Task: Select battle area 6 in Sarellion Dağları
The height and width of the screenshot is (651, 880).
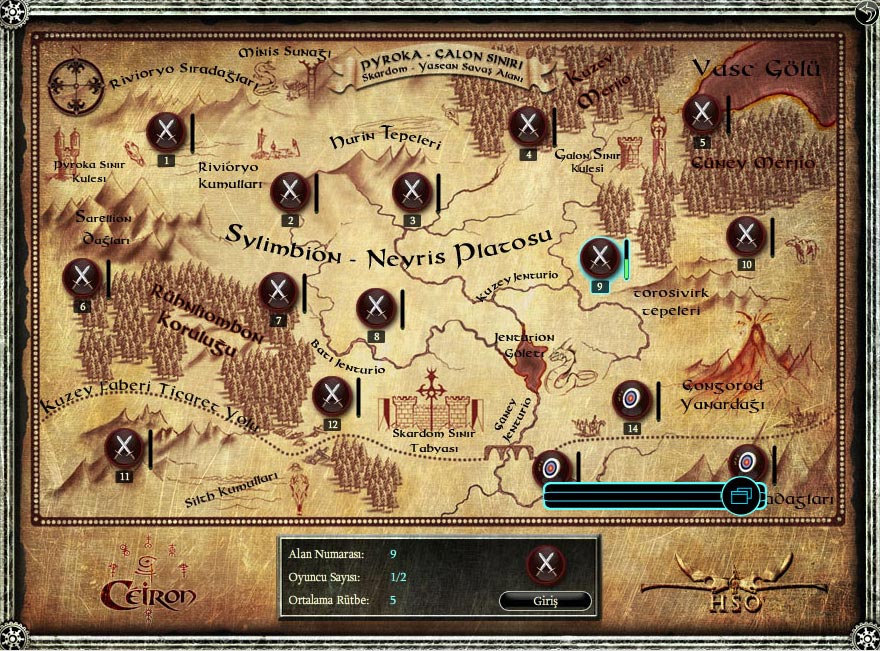Action: 82,278
